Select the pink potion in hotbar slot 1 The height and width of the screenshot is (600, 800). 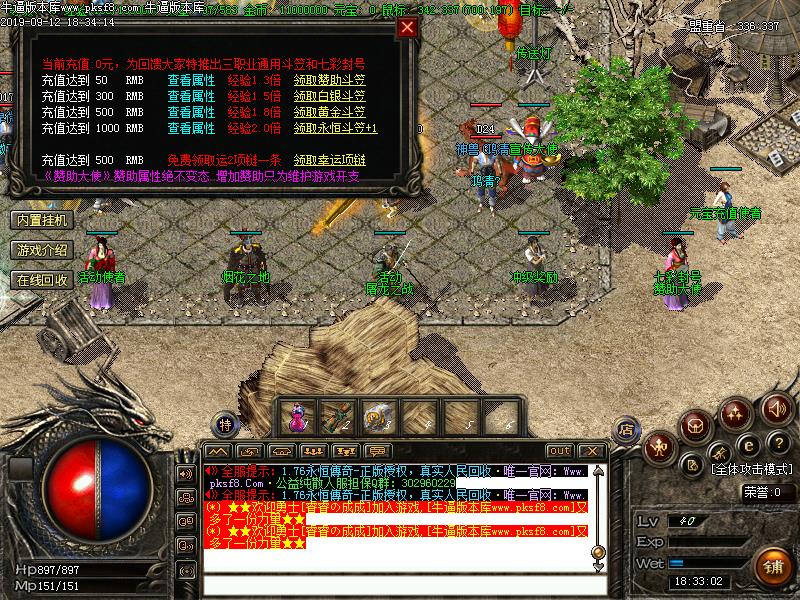tap(297, 415)
